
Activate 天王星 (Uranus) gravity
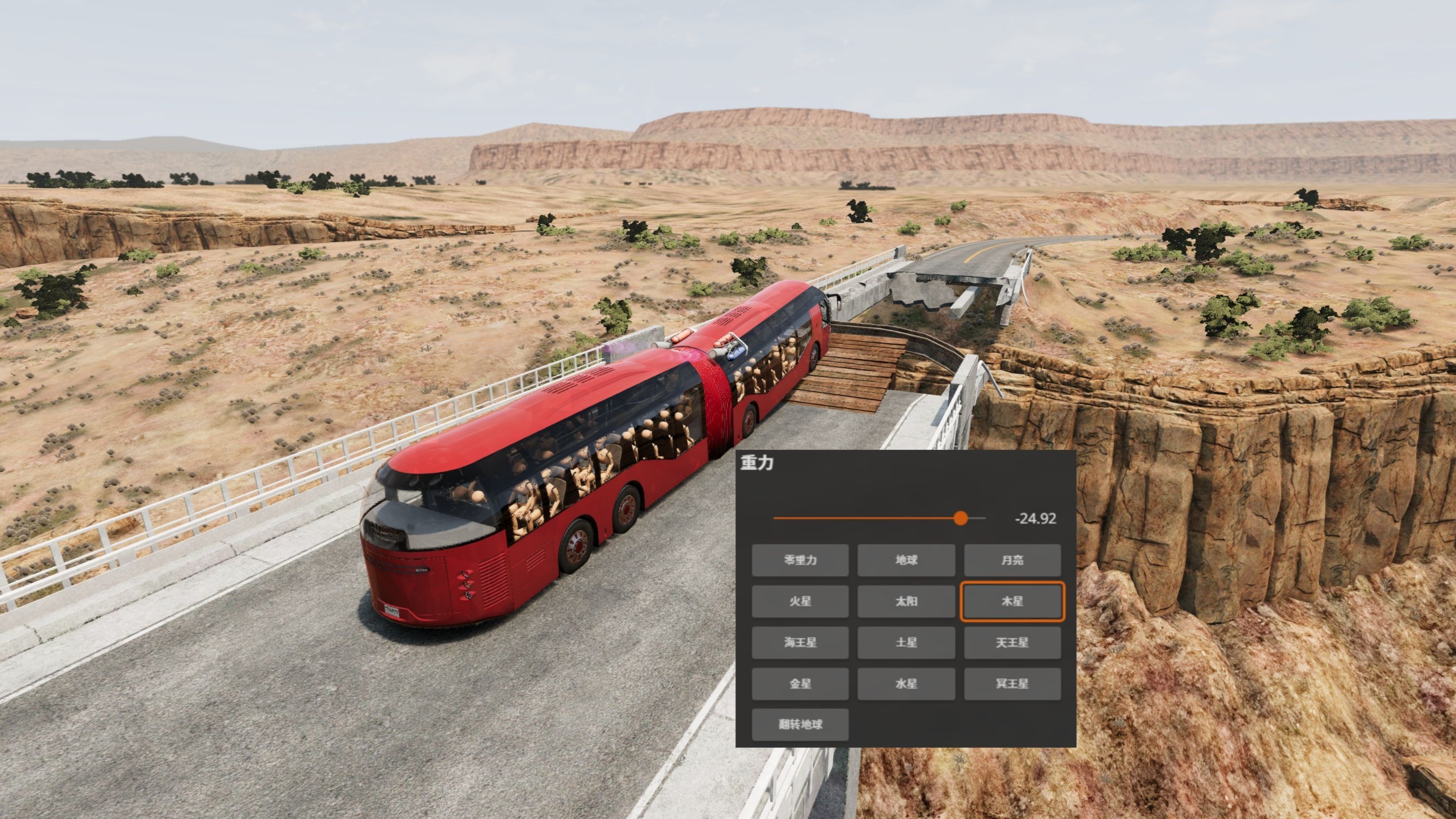(1012, 643)
